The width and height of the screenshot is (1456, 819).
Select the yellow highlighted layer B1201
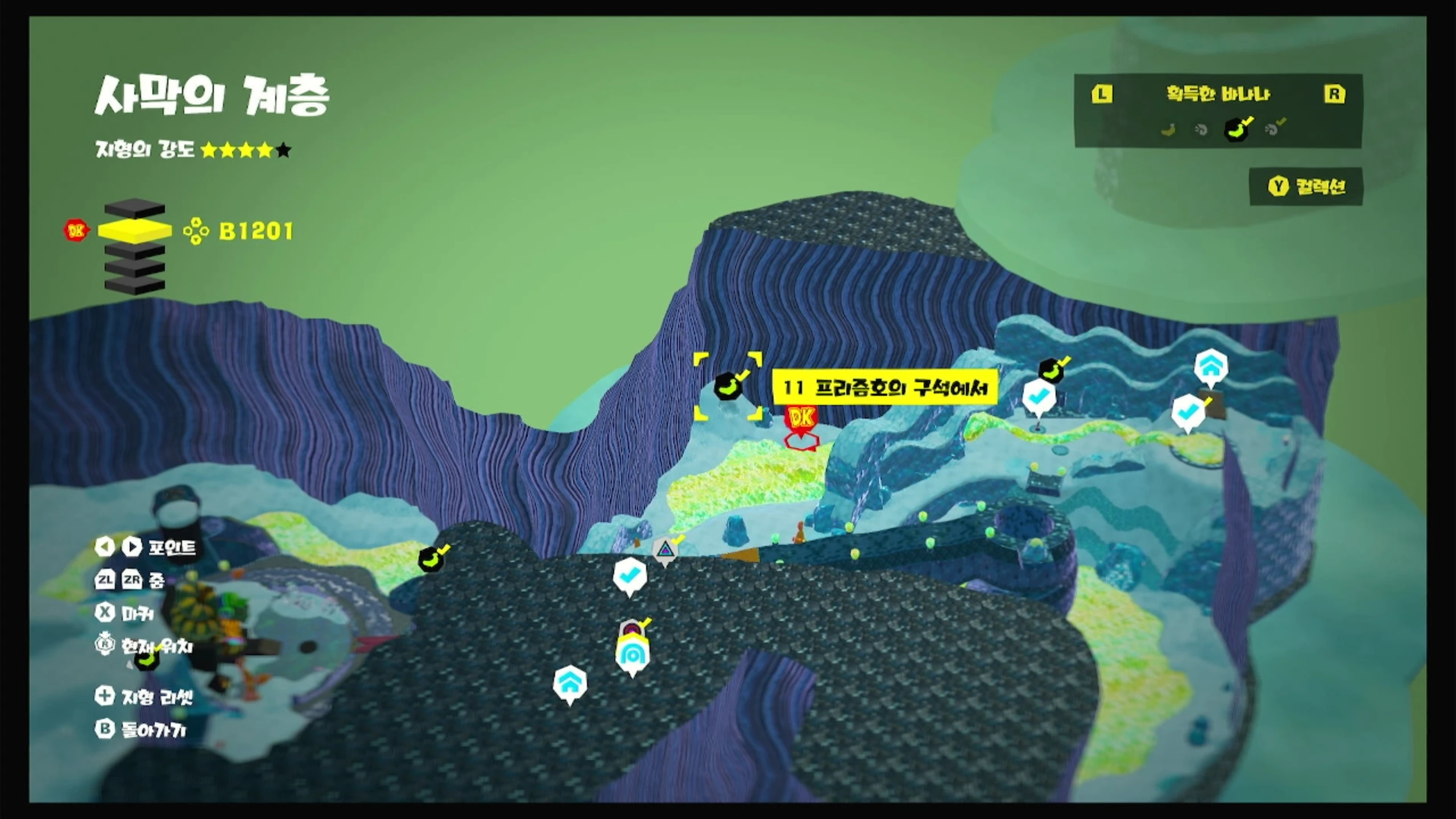pyautogui.click(x=135, y=230)
